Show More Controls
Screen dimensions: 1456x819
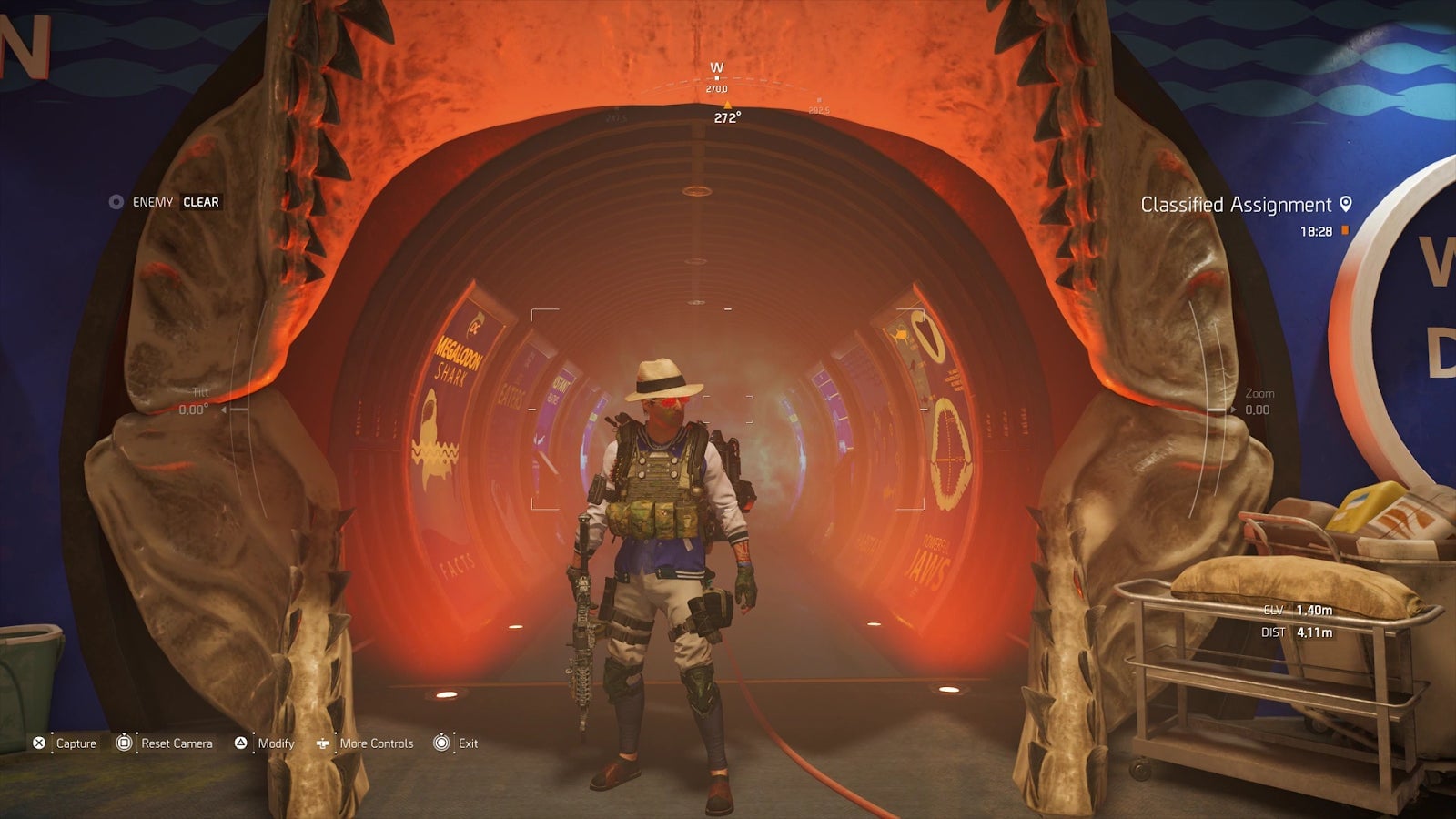pyautogui.click(x=365, y=743)
